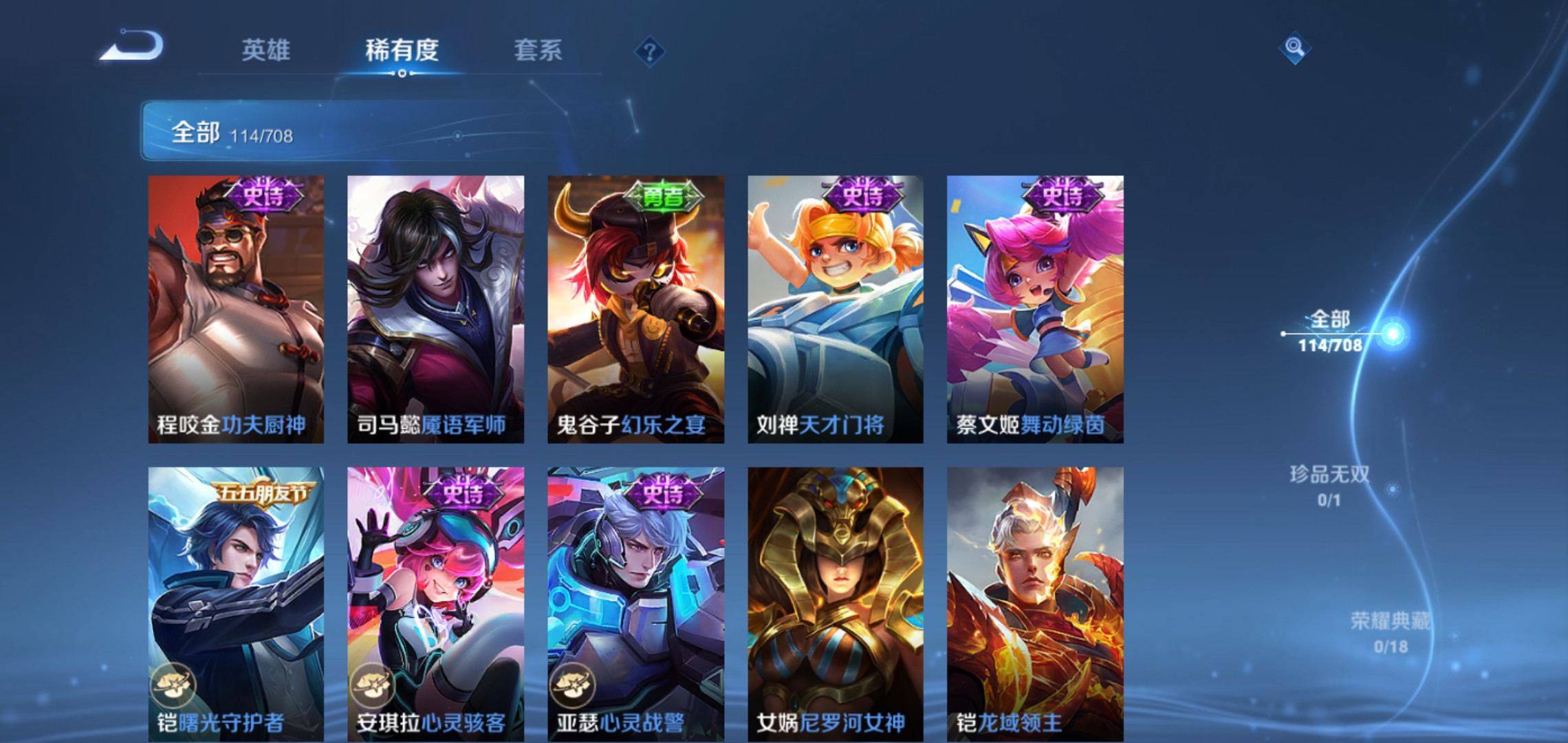Click the 亚瑟 心灵战警 skin card

point(635,604)
